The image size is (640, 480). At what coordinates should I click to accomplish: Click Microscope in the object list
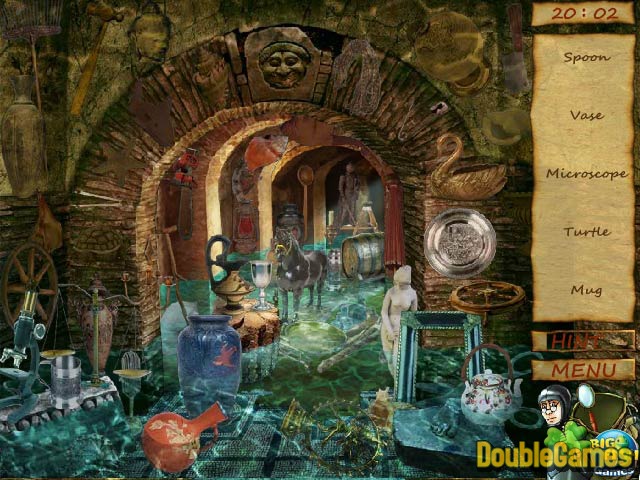(x=586, y=173)
